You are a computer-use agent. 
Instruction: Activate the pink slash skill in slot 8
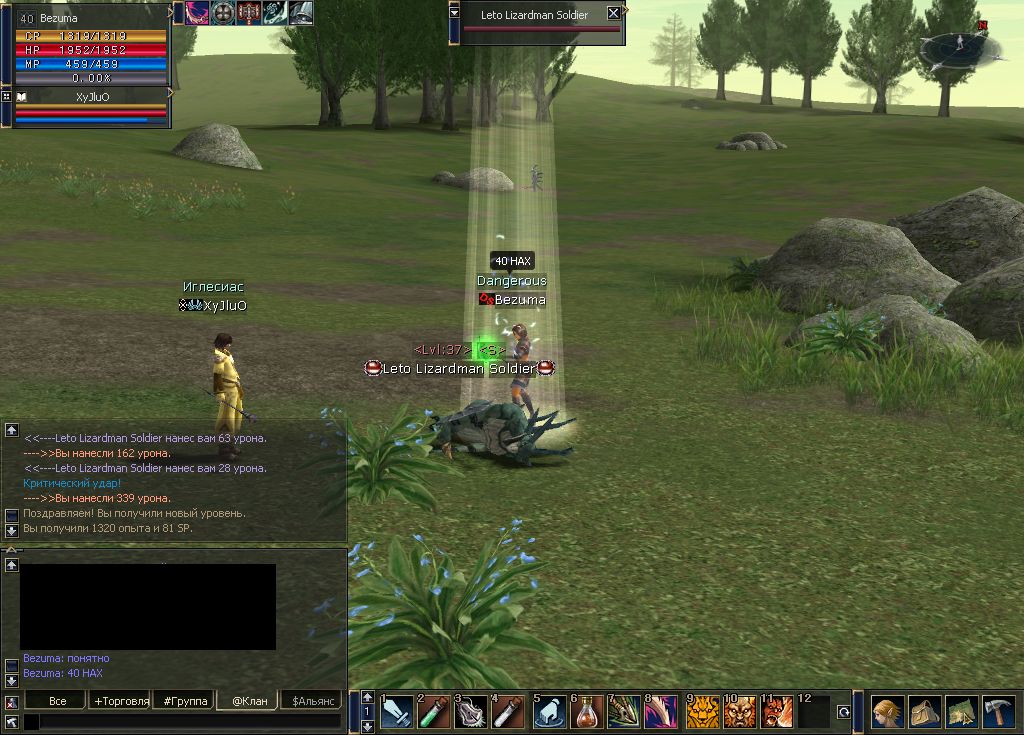coord(661,713)
